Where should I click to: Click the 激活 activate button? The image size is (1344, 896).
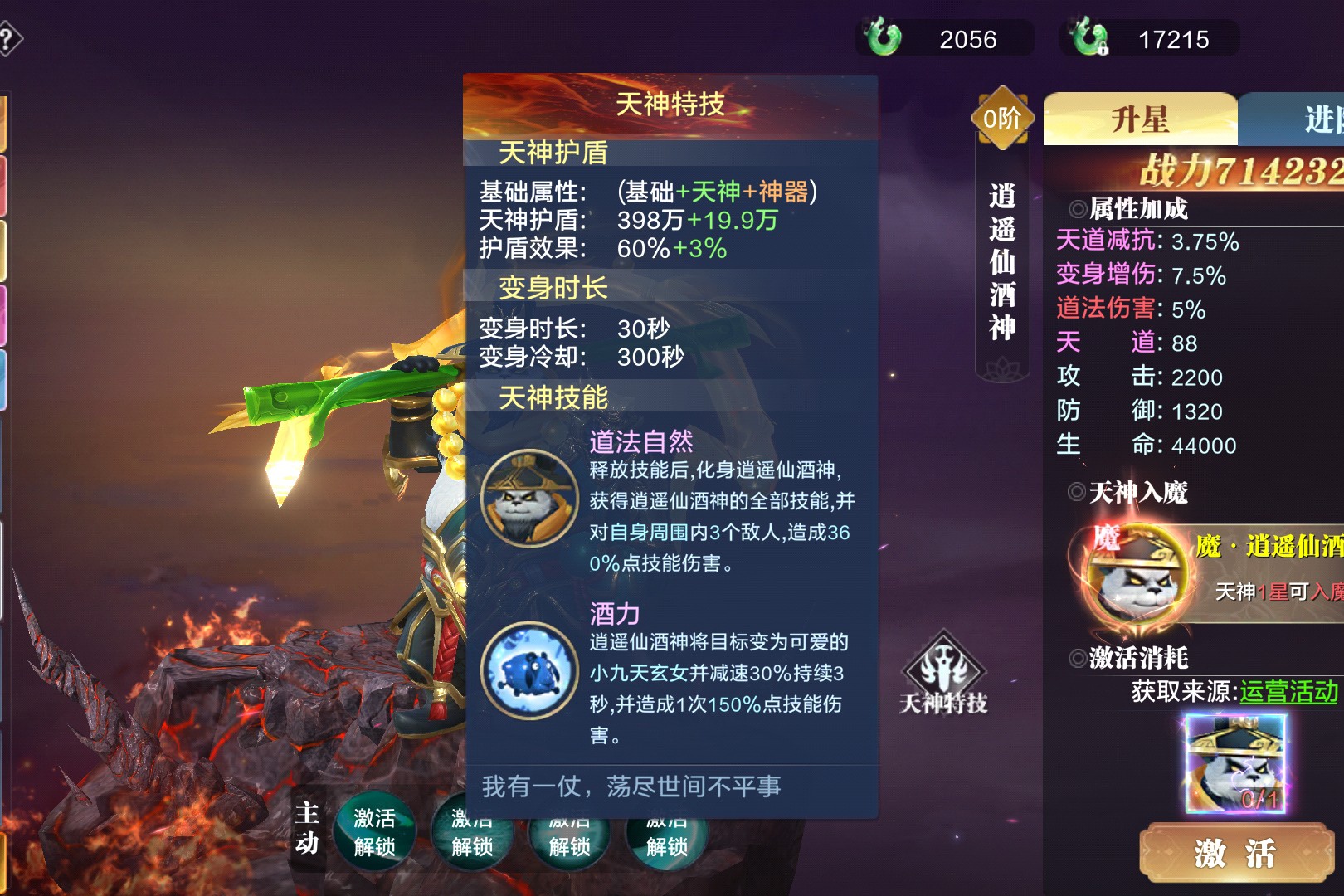(x=1235, y=852)
